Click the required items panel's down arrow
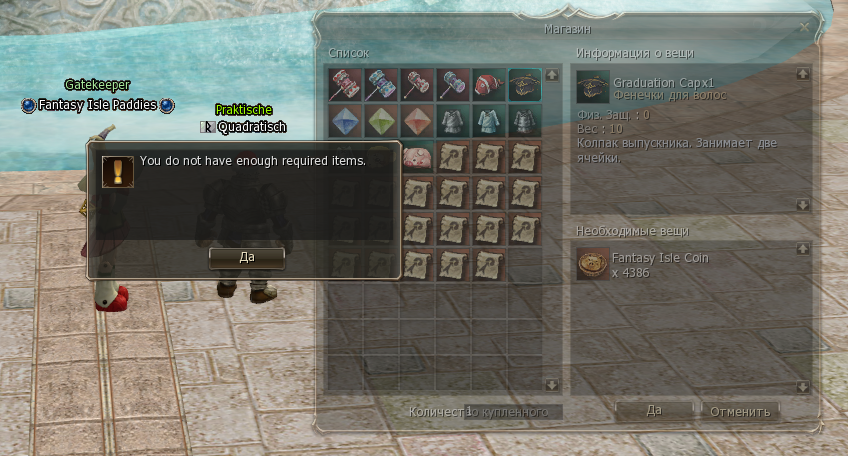This screenshot has height=456, width=848. point(804,386)
